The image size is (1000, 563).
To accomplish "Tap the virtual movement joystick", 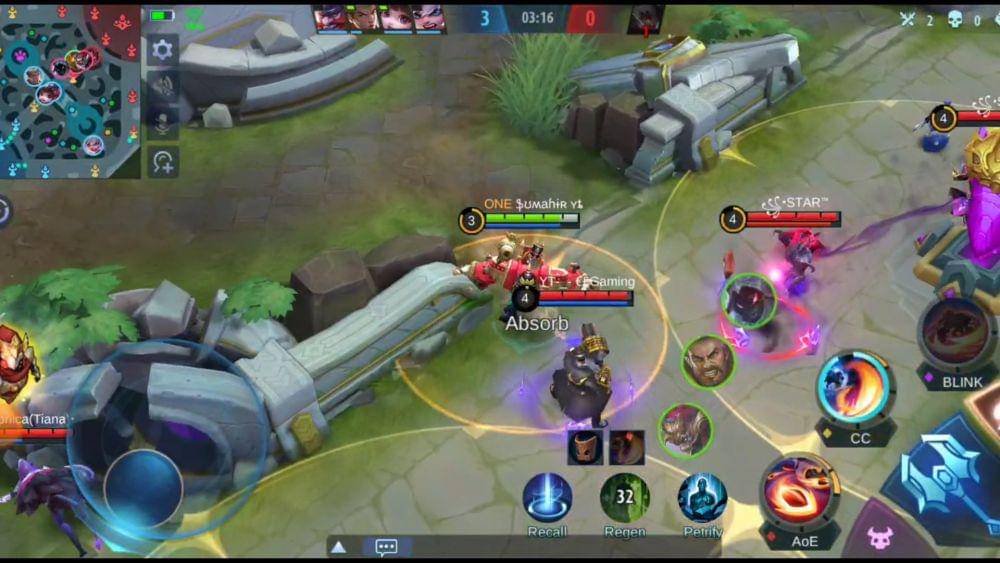I will 143,488.
